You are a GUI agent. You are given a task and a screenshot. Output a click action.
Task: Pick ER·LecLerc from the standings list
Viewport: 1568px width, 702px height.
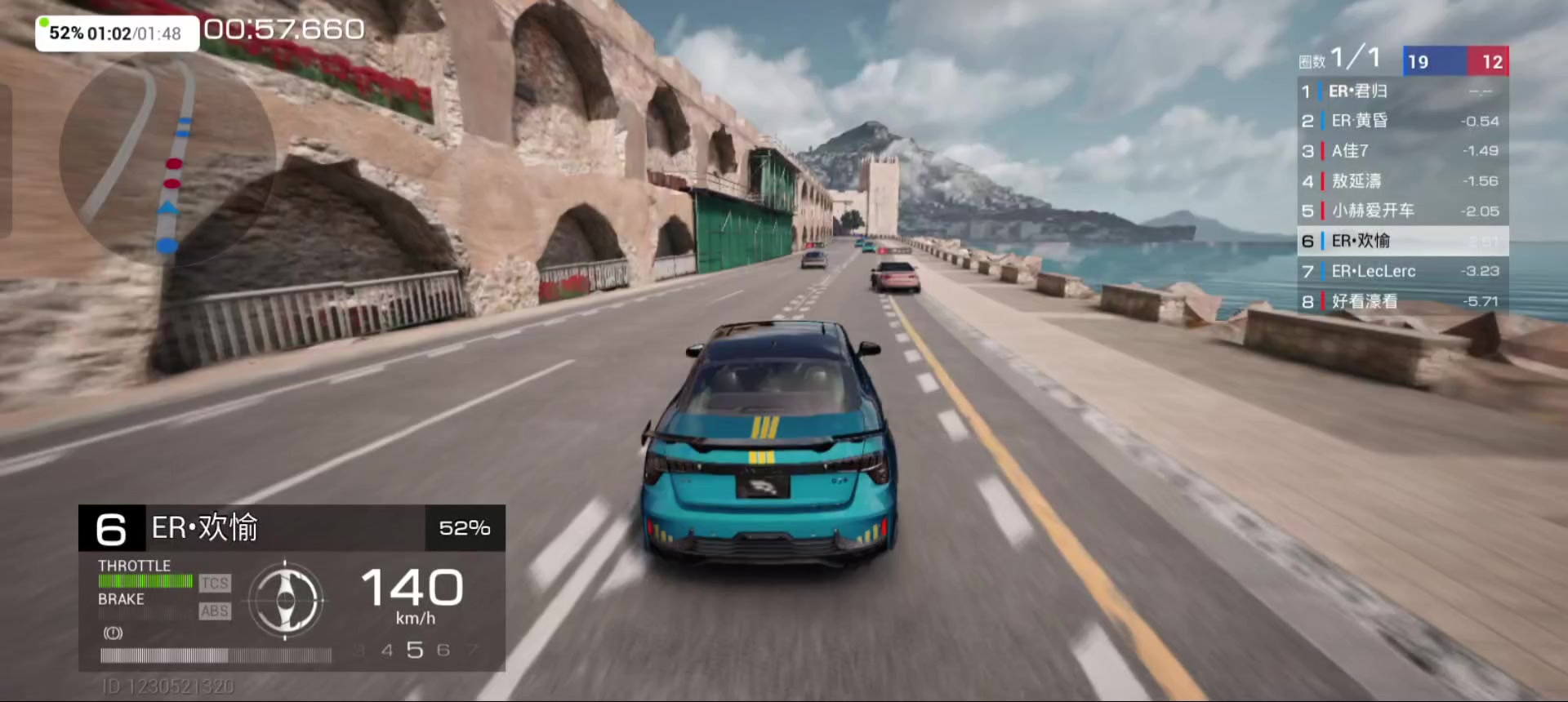pyautogui.click(x=1401, y=271)
